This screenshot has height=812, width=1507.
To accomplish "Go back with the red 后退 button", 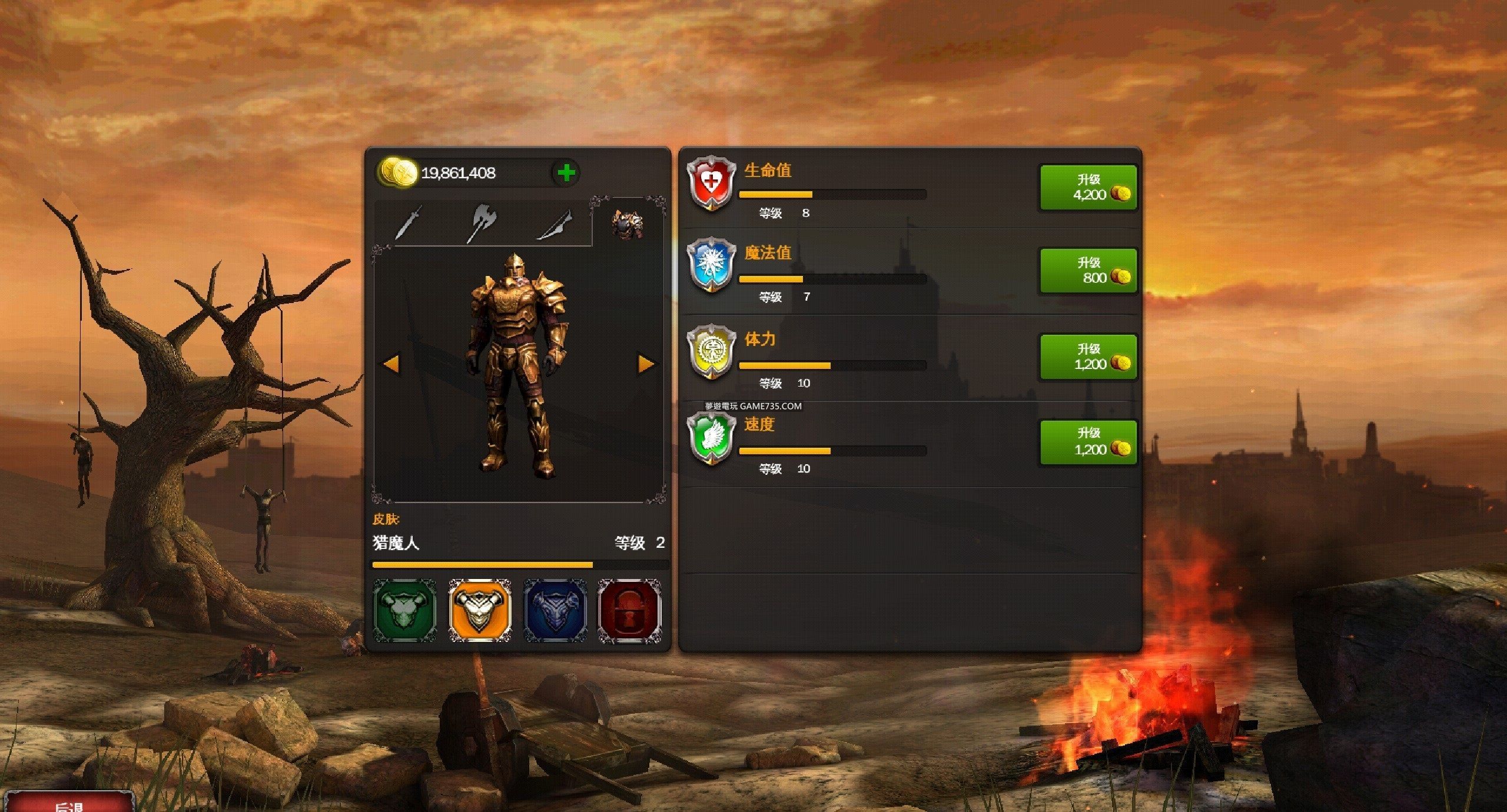I will pos(69,804).
